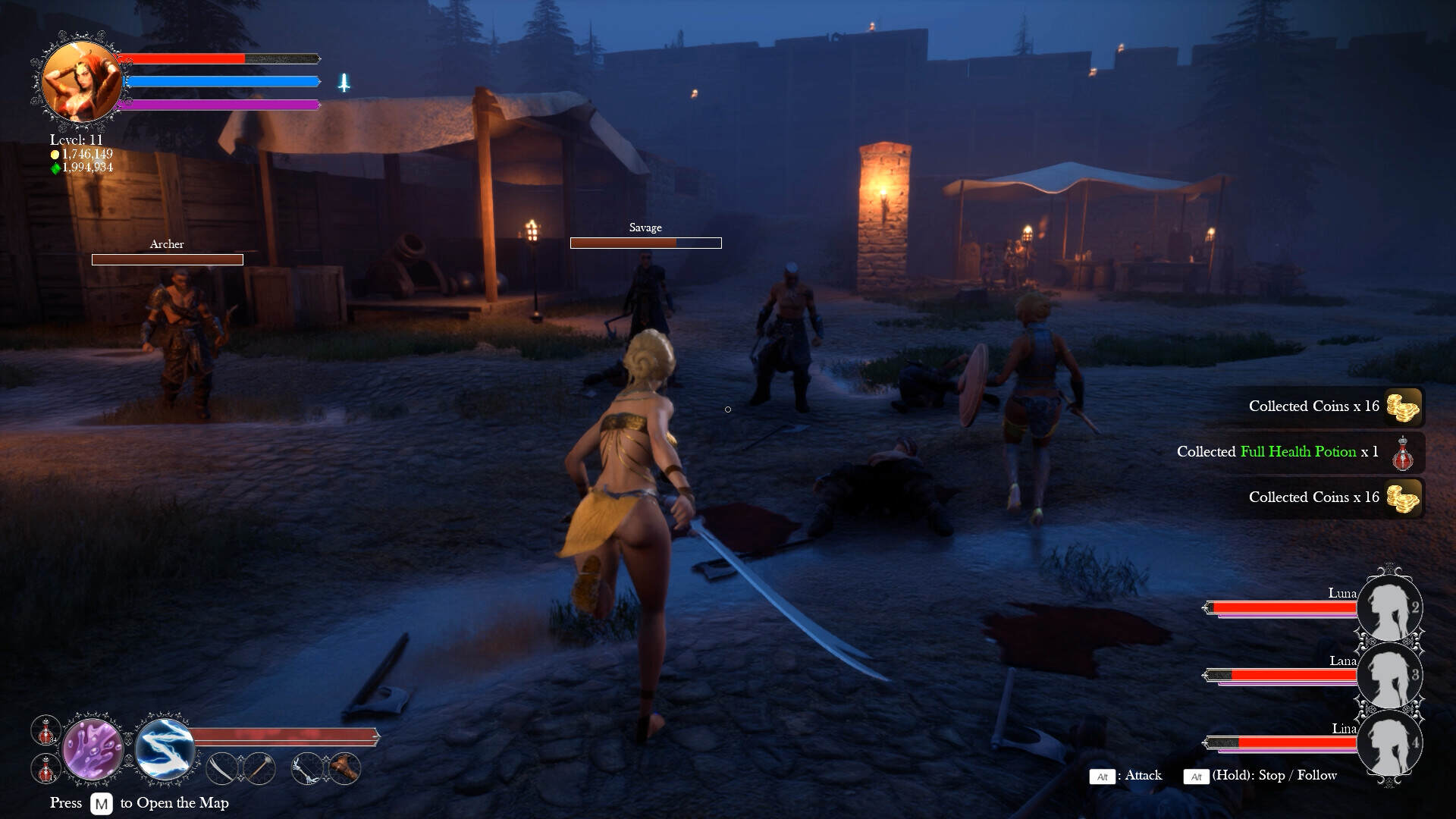Activate the purple slime spell orb
The height and width of the screenshot is (819, 1456).
coord(93,749)
